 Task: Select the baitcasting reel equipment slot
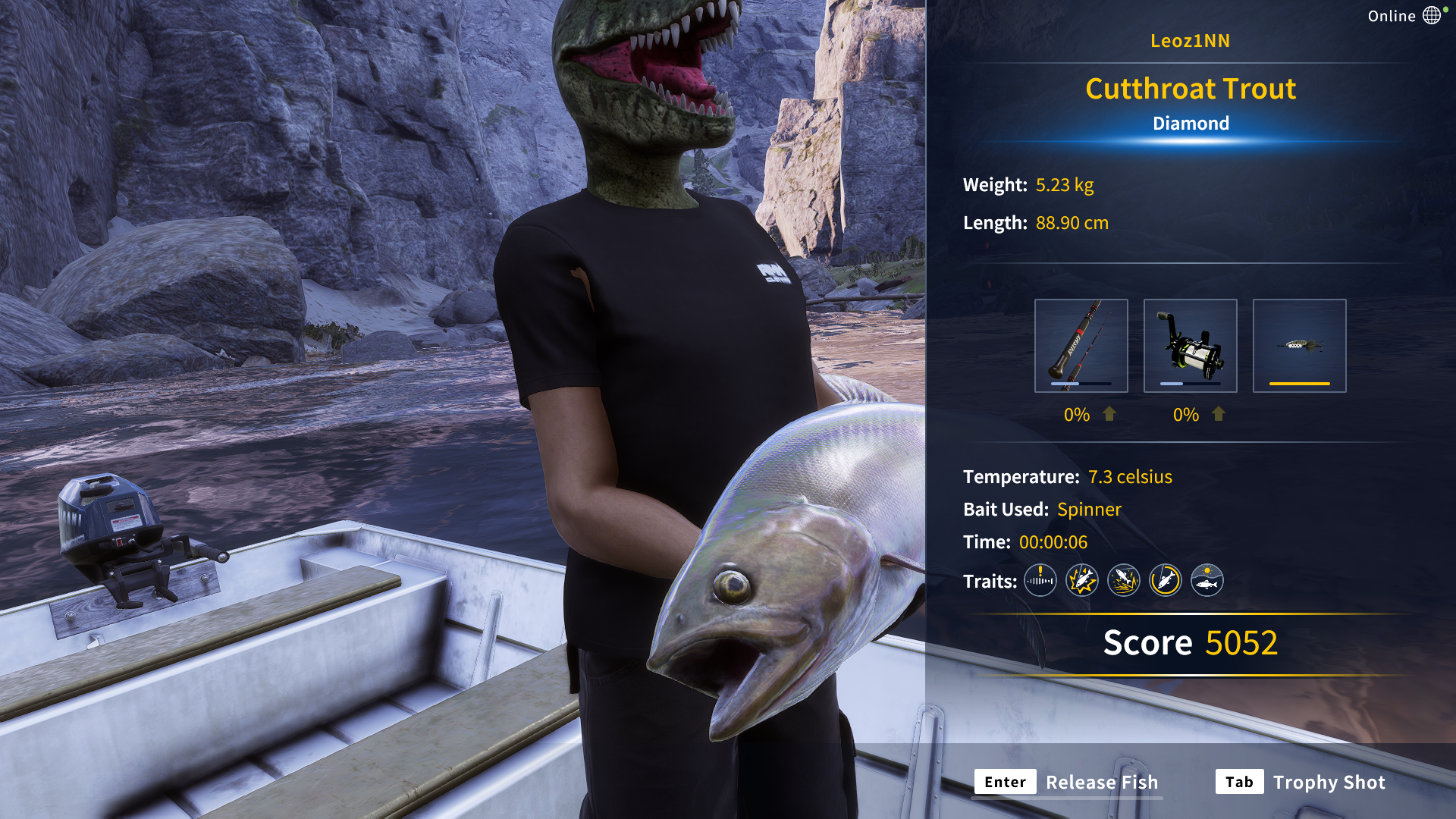click(x=1190, y=346)
